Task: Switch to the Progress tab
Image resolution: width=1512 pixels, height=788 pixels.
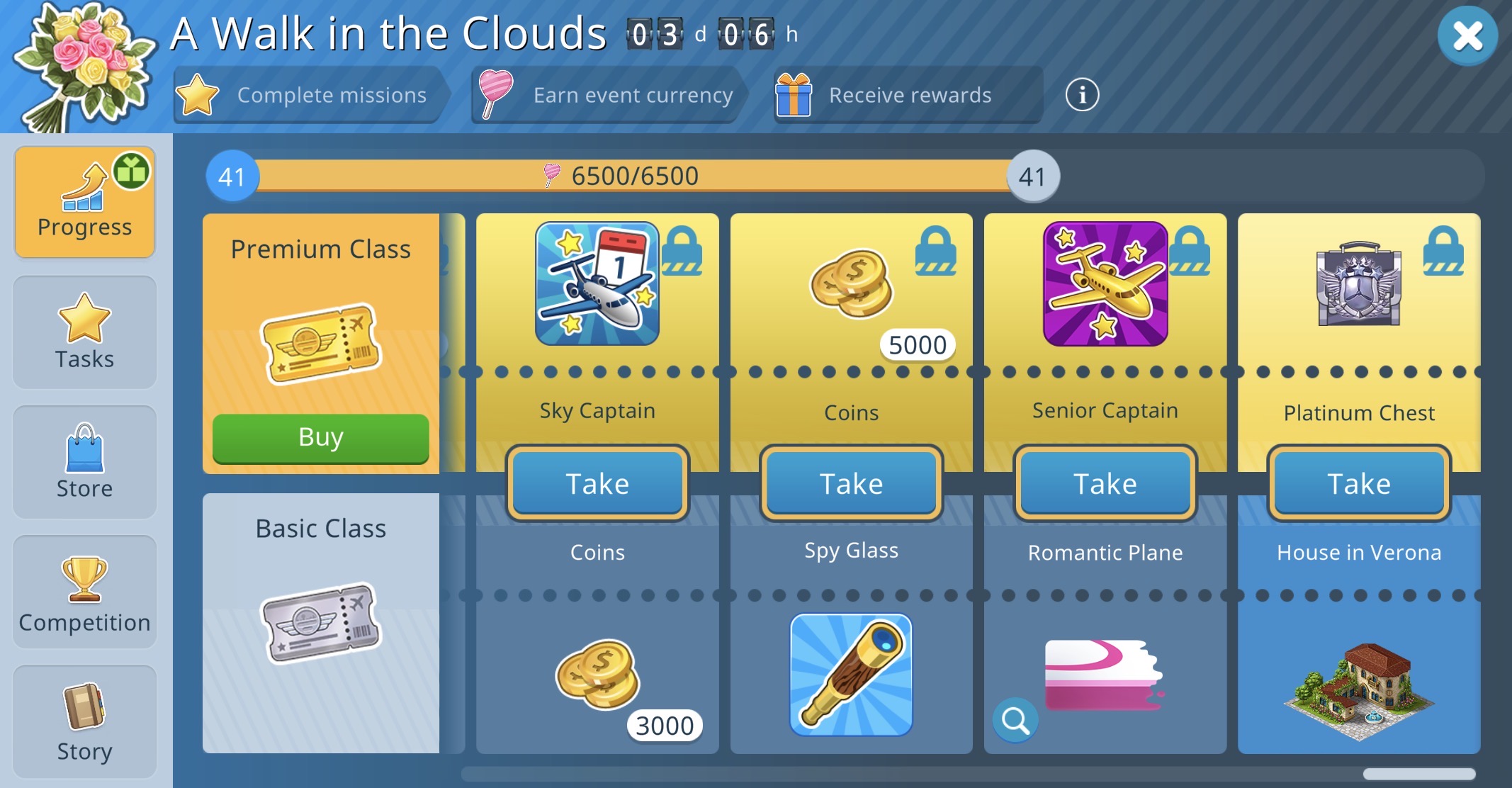Action: (85, 202)
